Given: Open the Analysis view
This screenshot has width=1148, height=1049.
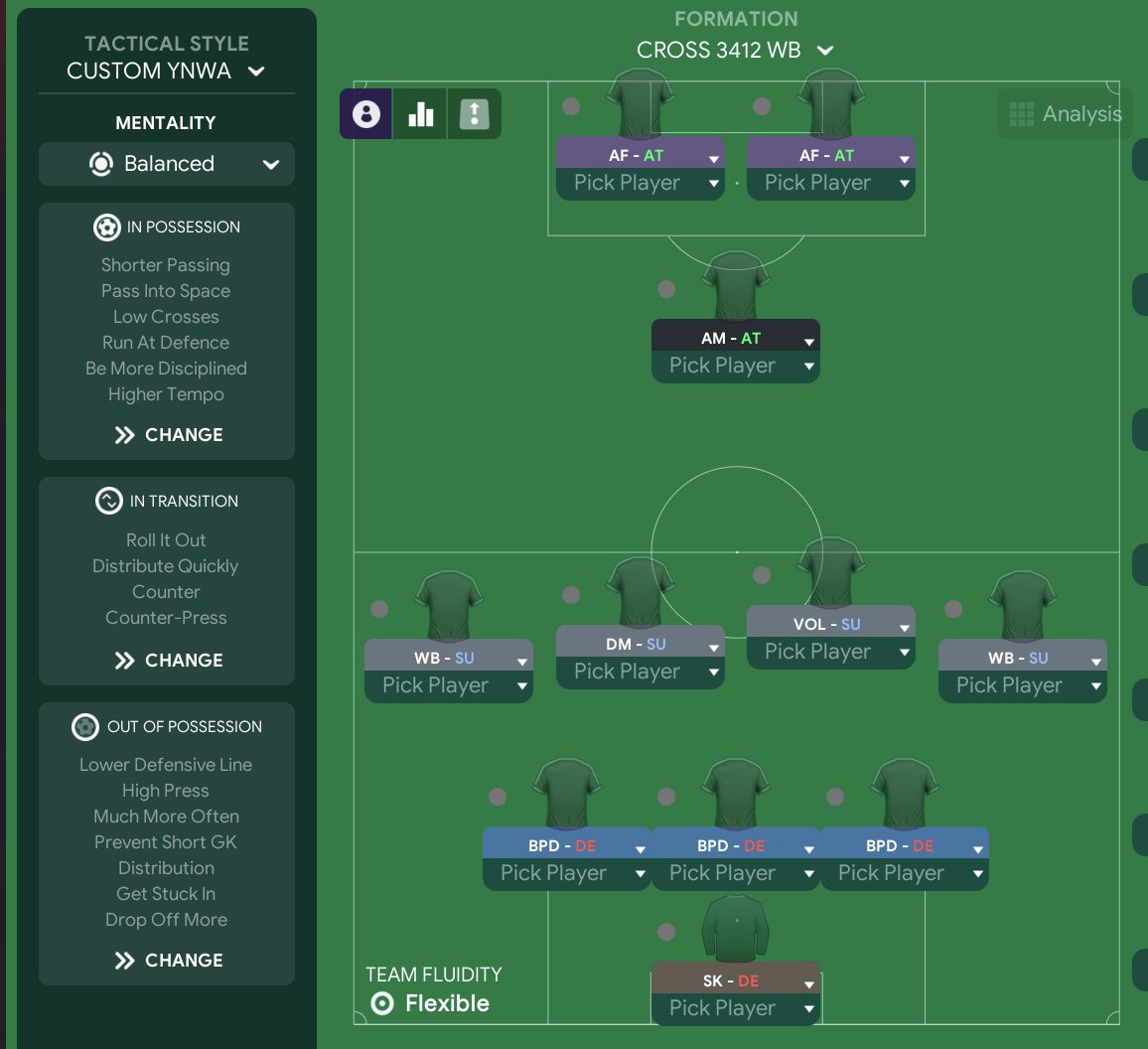Looking at the screenshot, I should click(x=1065, y=114).
